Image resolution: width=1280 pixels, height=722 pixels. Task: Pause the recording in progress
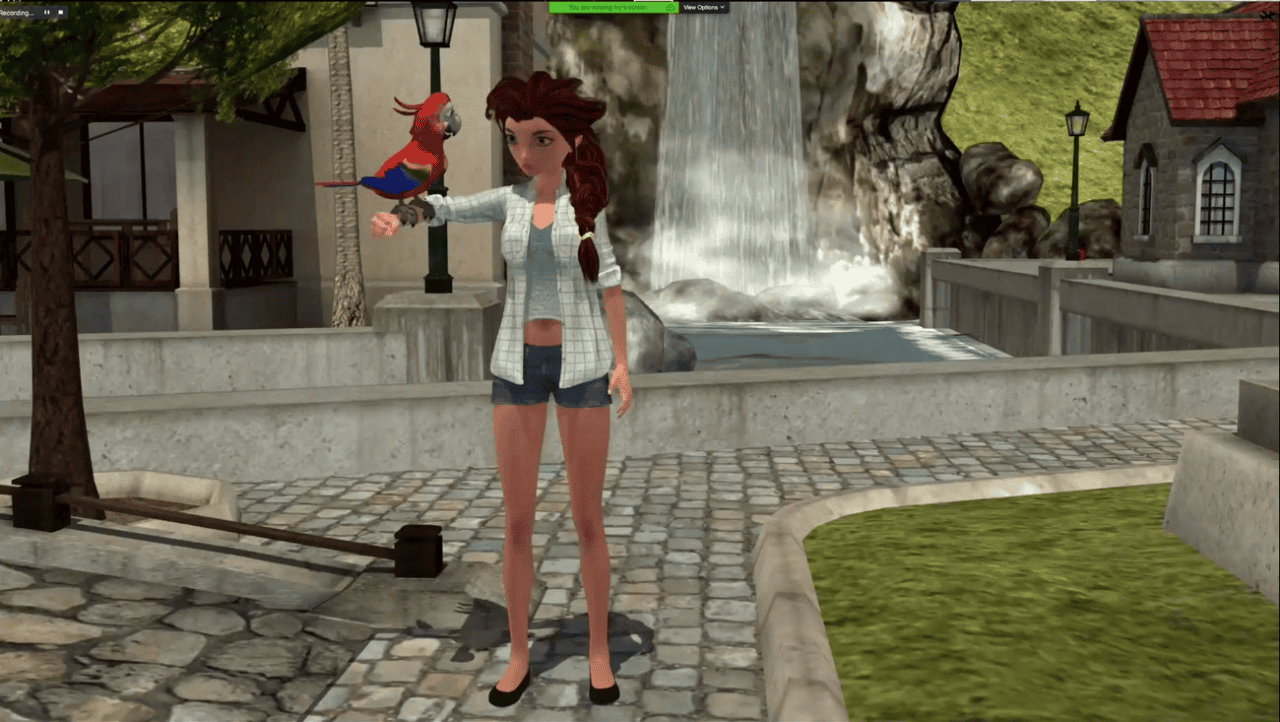pyautogui.click(x=47, y=12)
